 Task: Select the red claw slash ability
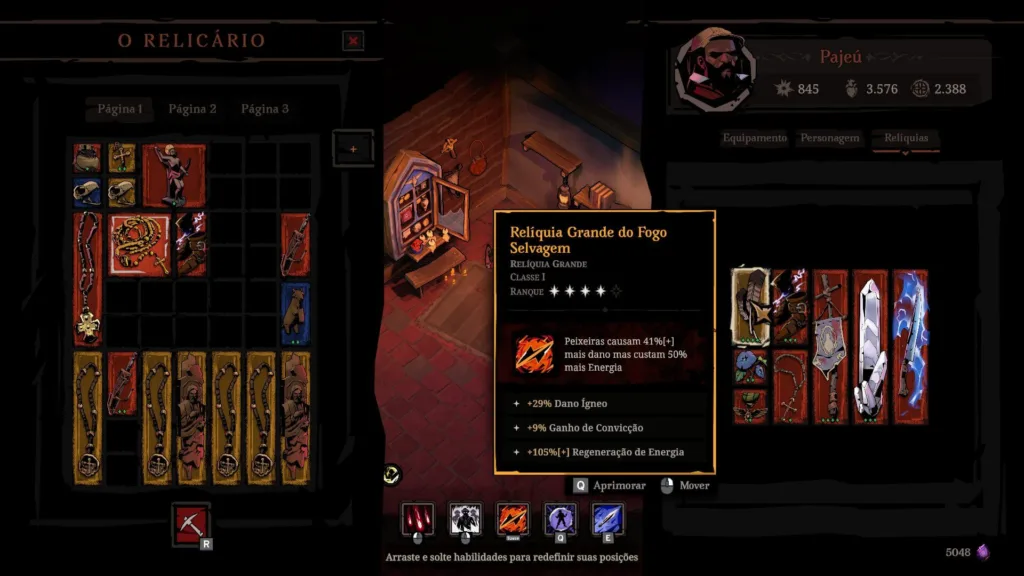[x=417, y=518]
